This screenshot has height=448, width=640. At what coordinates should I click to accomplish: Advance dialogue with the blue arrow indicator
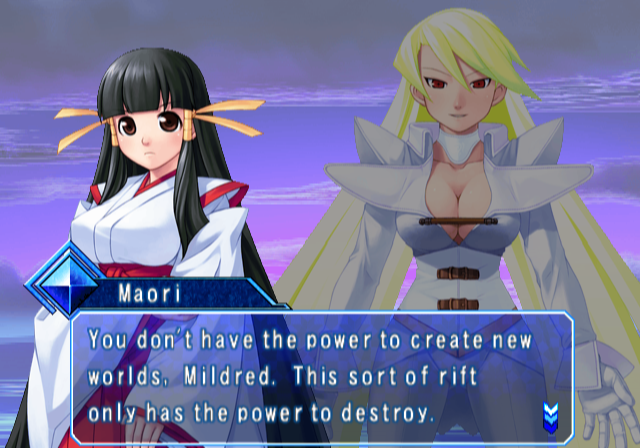pos(549,413)
